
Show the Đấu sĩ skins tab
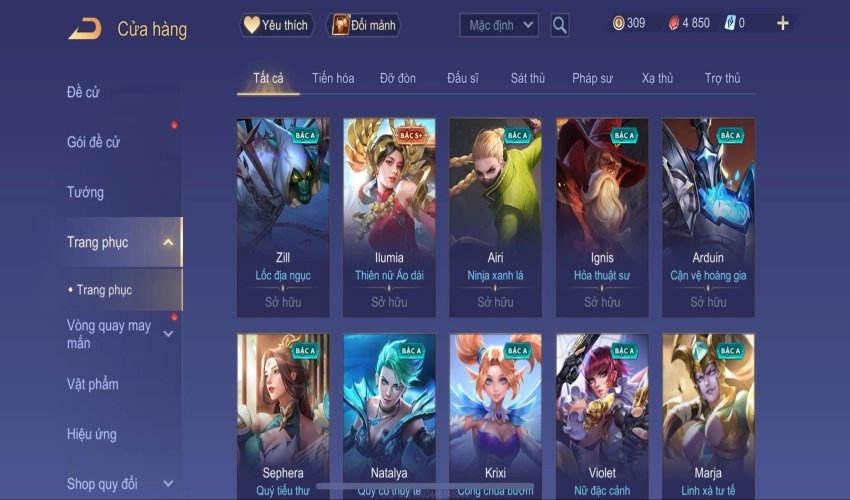[x=465, y=78]
